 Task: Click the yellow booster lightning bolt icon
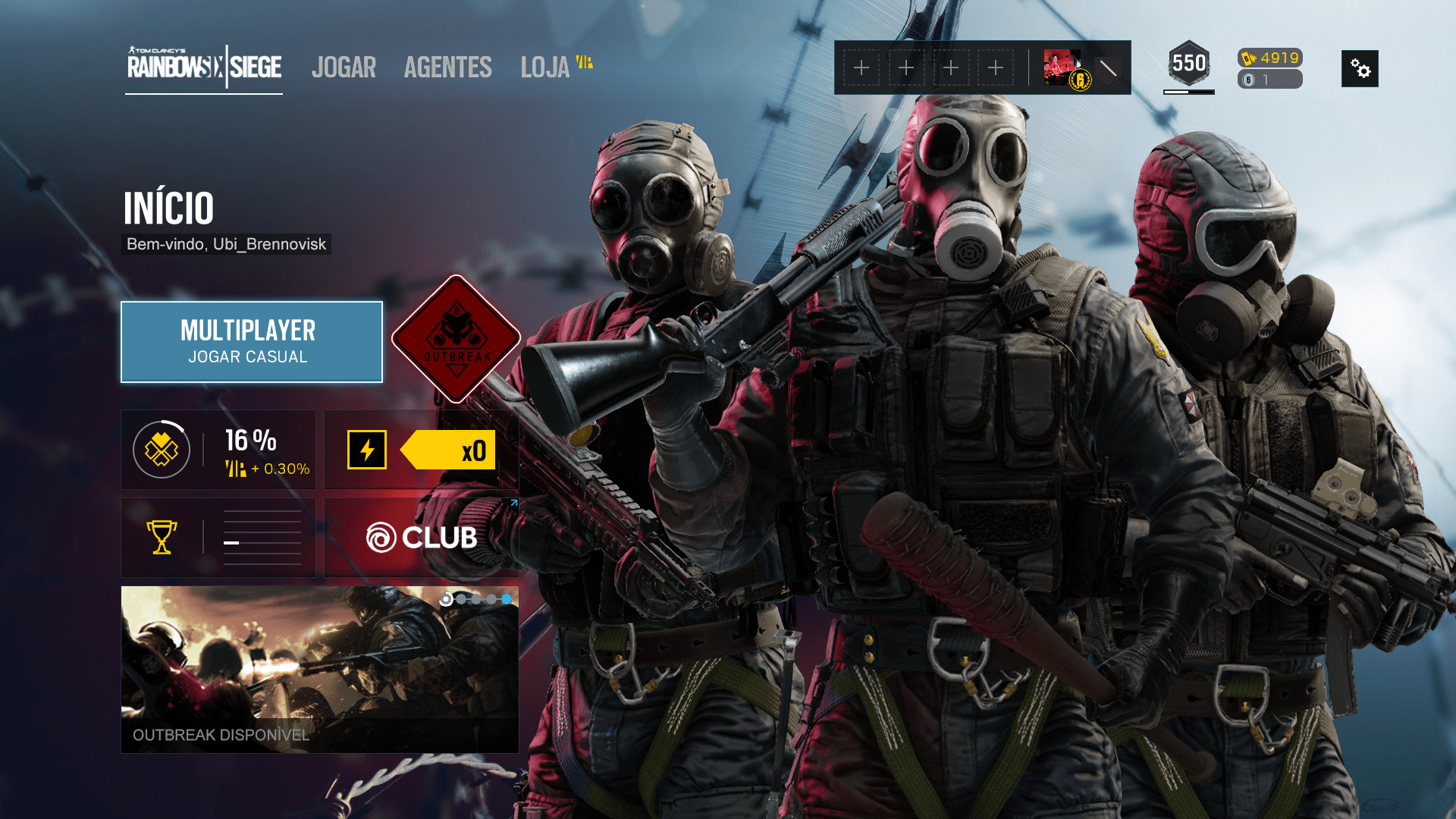[367, 449]
